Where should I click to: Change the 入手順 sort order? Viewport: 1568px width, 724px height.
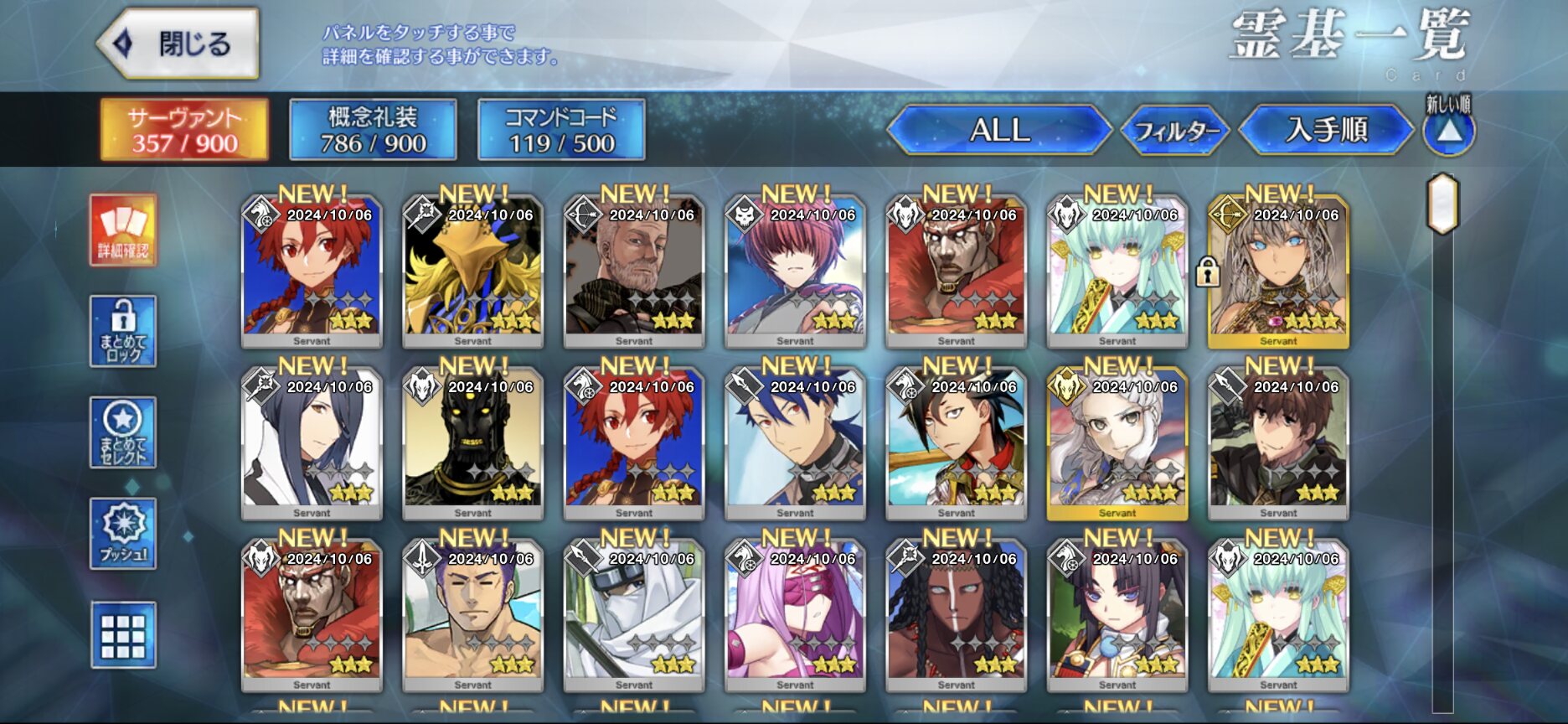pos(1326,130)
